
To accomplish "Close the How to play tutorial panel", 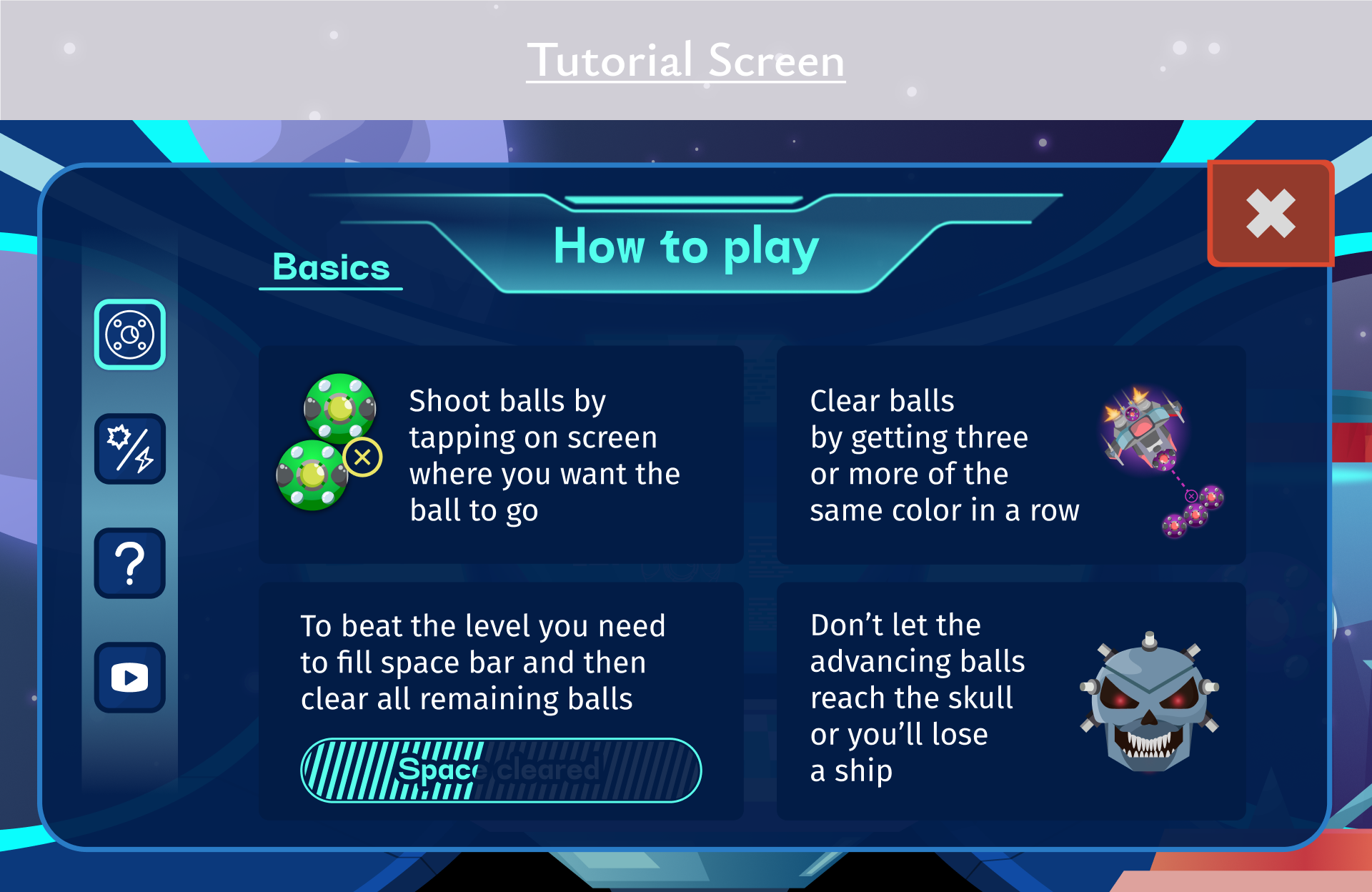I will 1270,214.
